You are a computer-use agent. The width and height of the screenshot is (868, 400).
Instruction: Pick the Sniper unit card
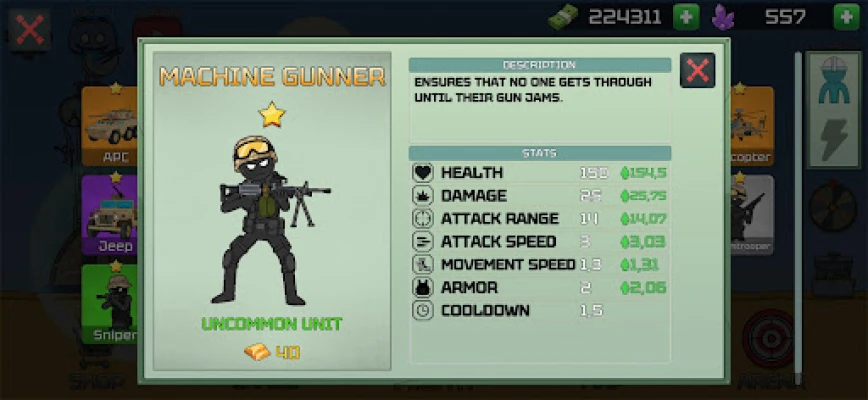(x=112, y=302)
